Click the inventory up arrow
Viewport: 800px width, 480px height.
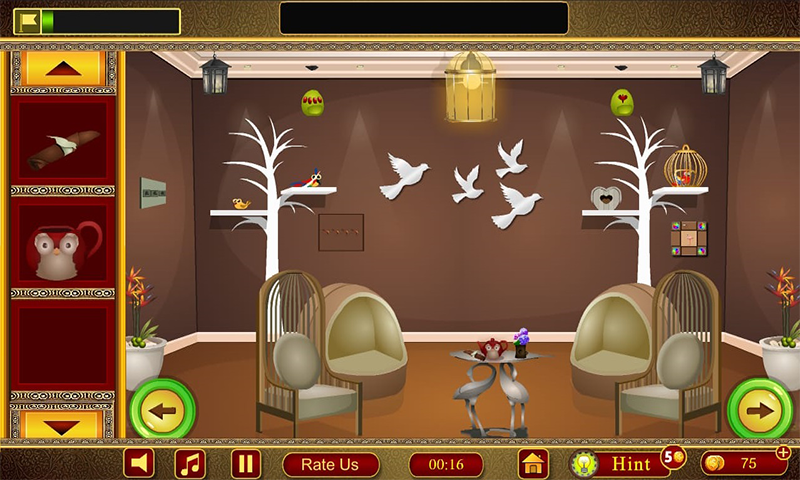point(63,68)
